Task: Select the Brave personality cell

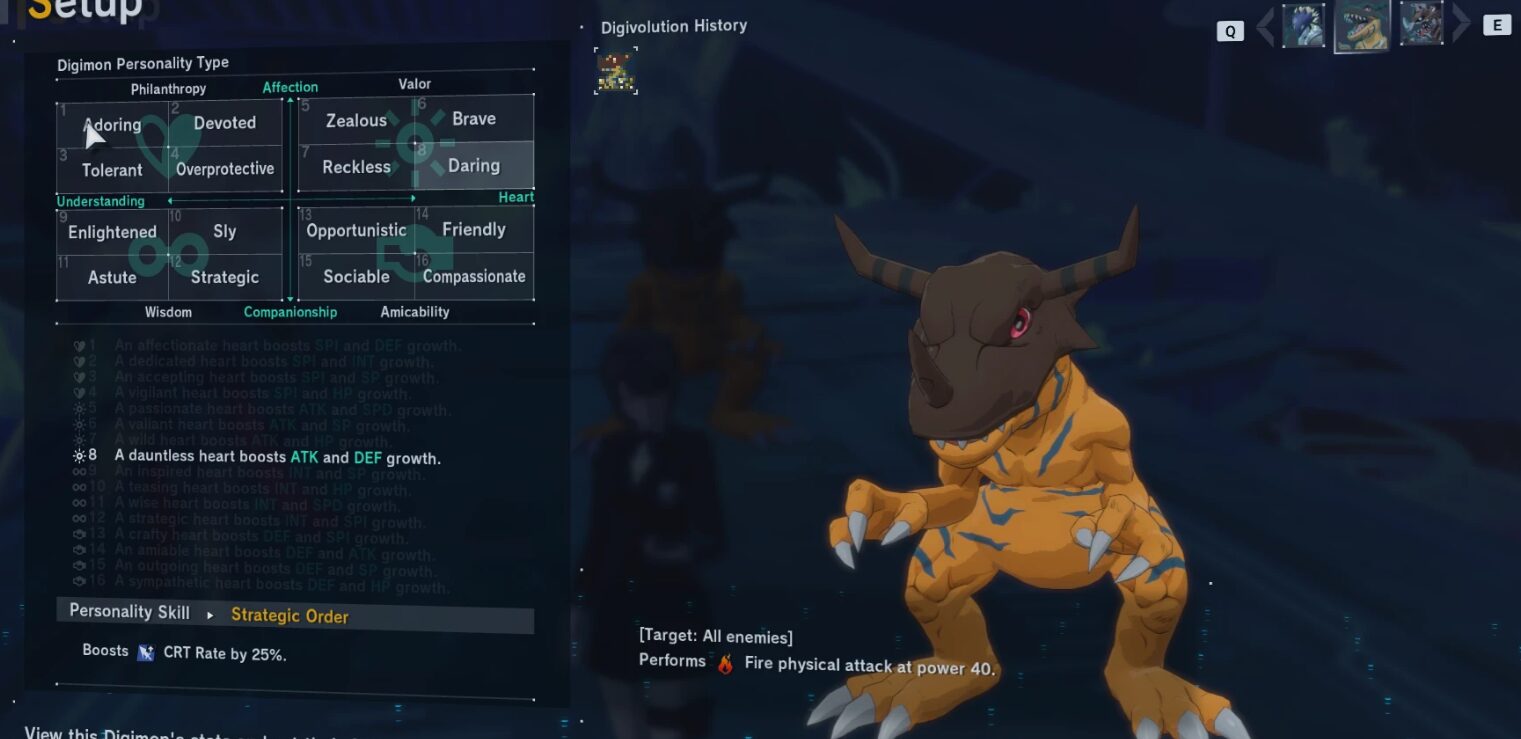Action: pyautogui.click(x=474, y=119)
